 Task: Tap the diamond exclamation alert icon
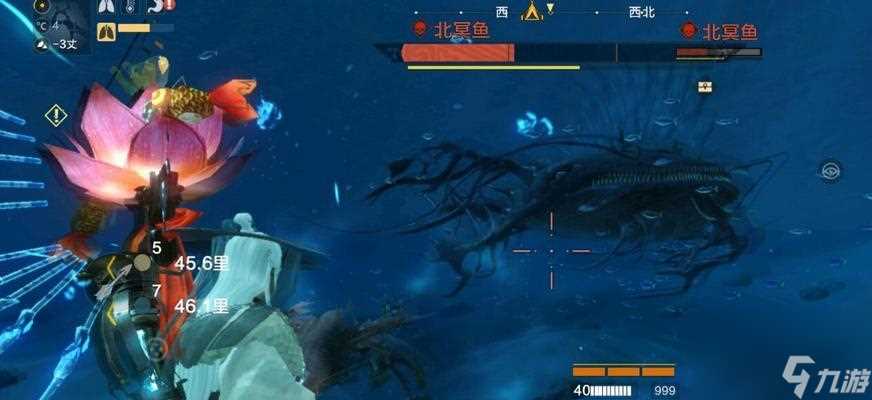pos(56,115)
